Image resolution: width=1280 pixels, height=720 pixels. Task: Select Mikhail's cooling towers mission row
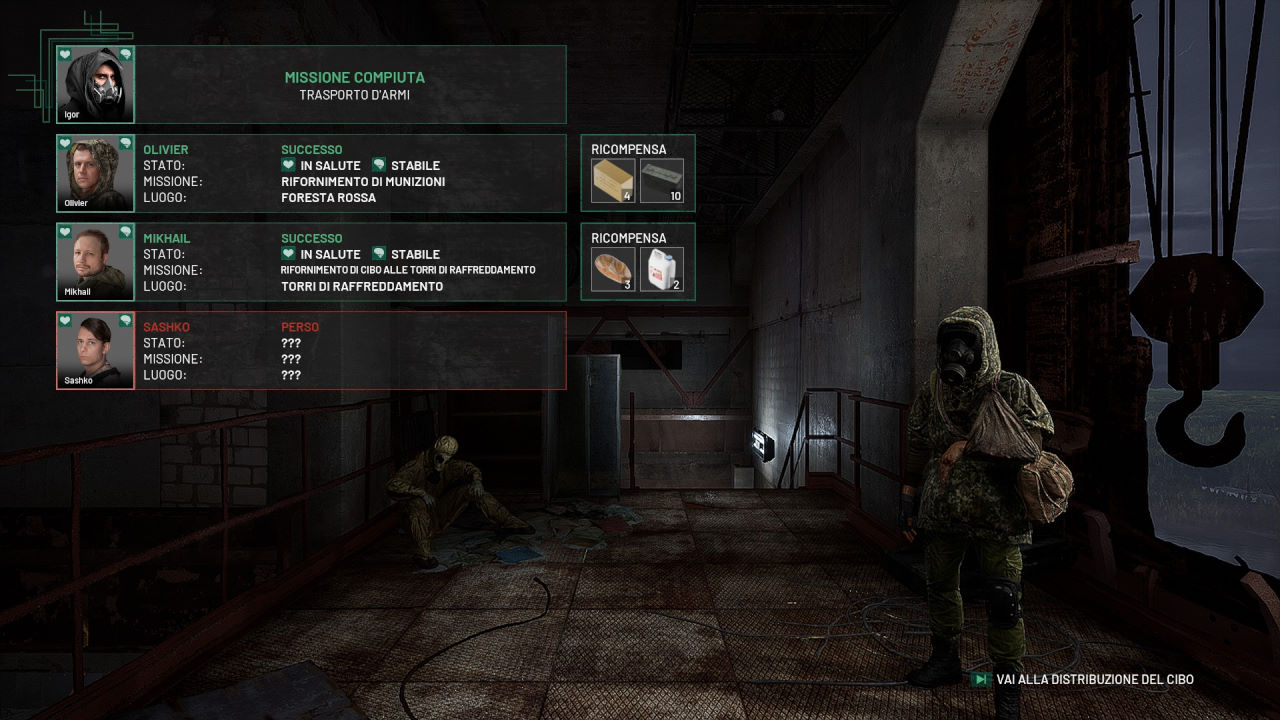point(350,262)
